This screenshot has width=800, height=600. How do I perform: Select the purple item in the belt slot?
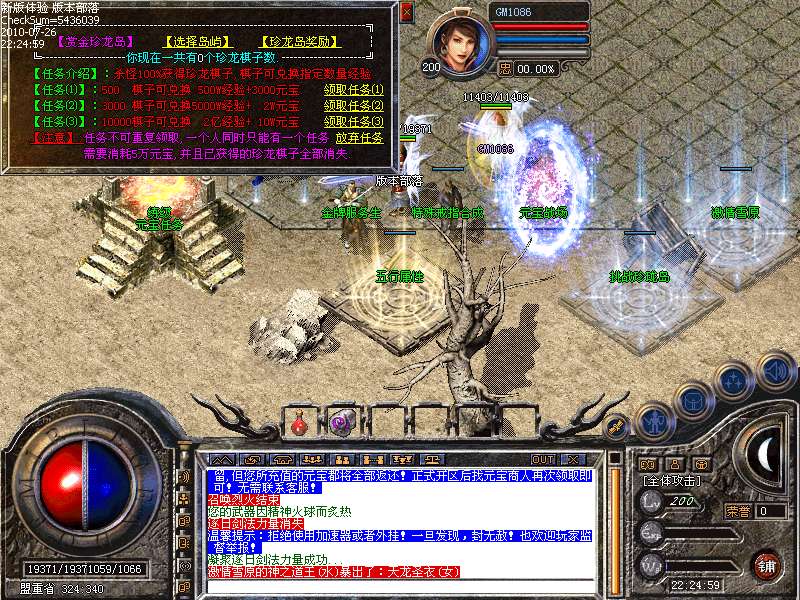tap(341, 423)
